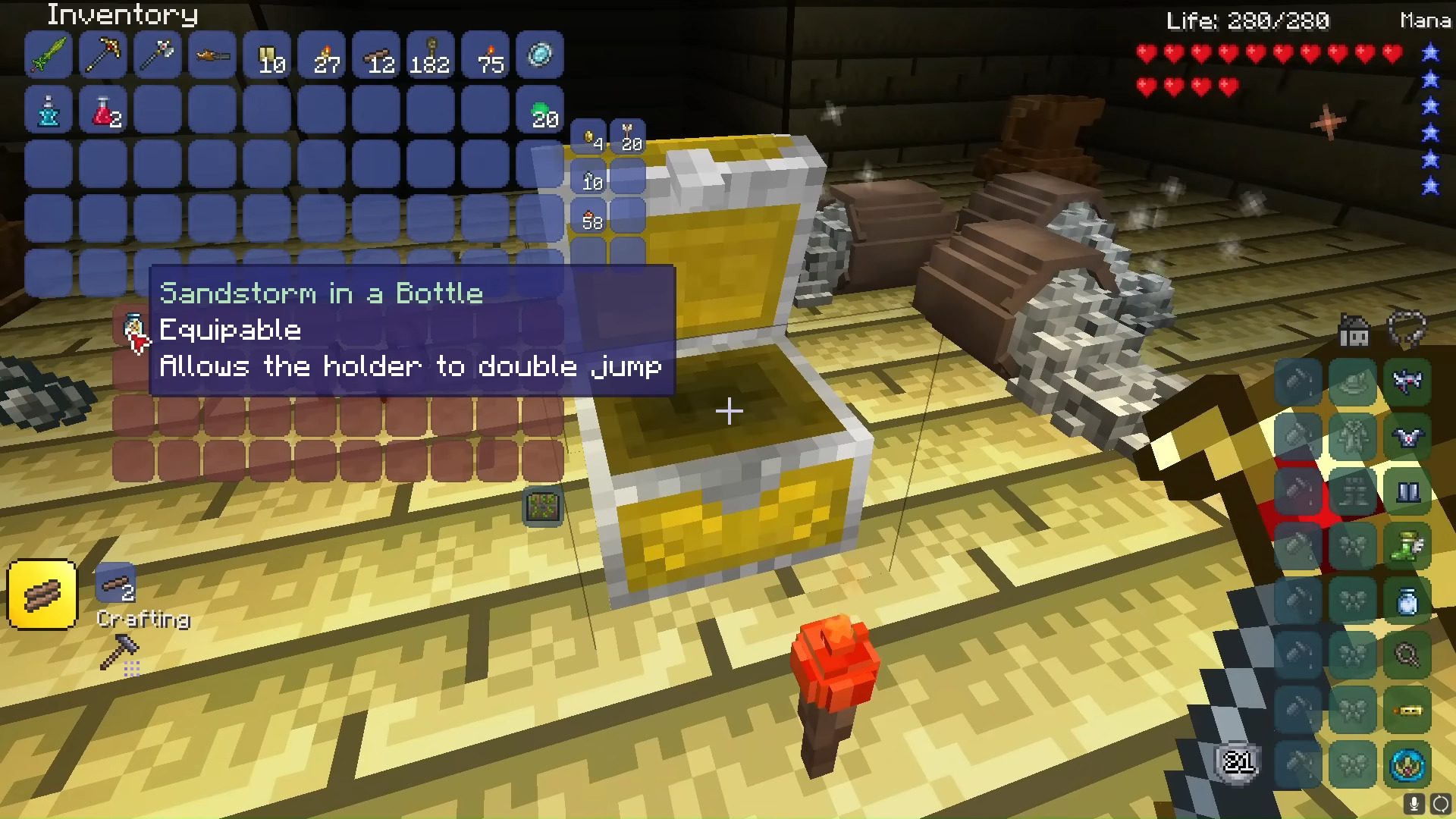Select the torch stack of 27

coord(322,55)
